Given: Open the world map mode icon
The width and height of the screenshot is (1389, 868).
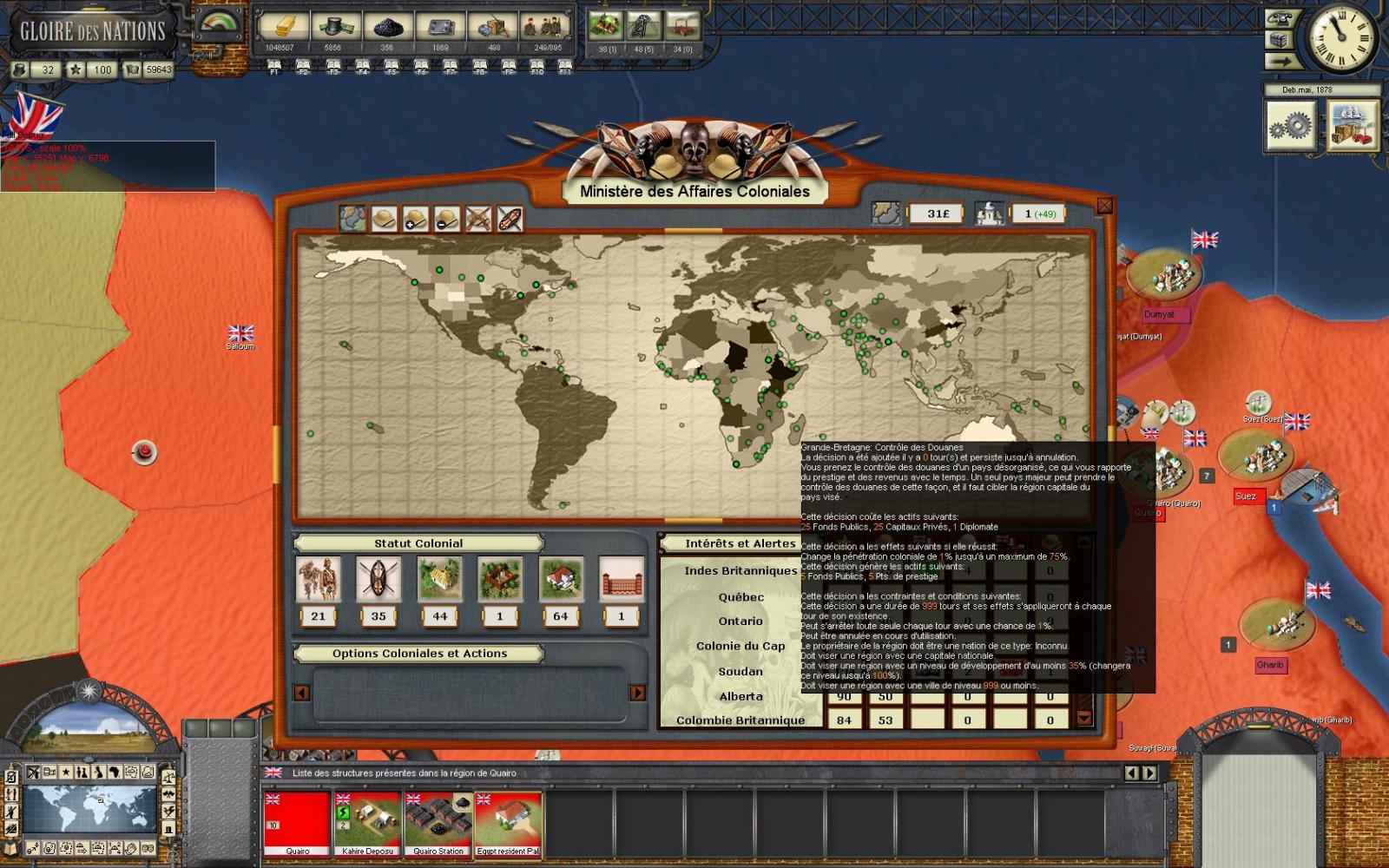Looking at the screenshot, I should point(353,218).
